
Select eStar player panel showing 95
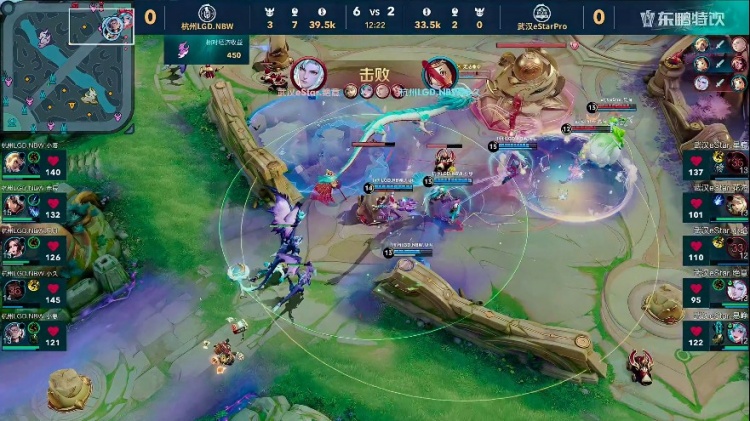point(716,292)
